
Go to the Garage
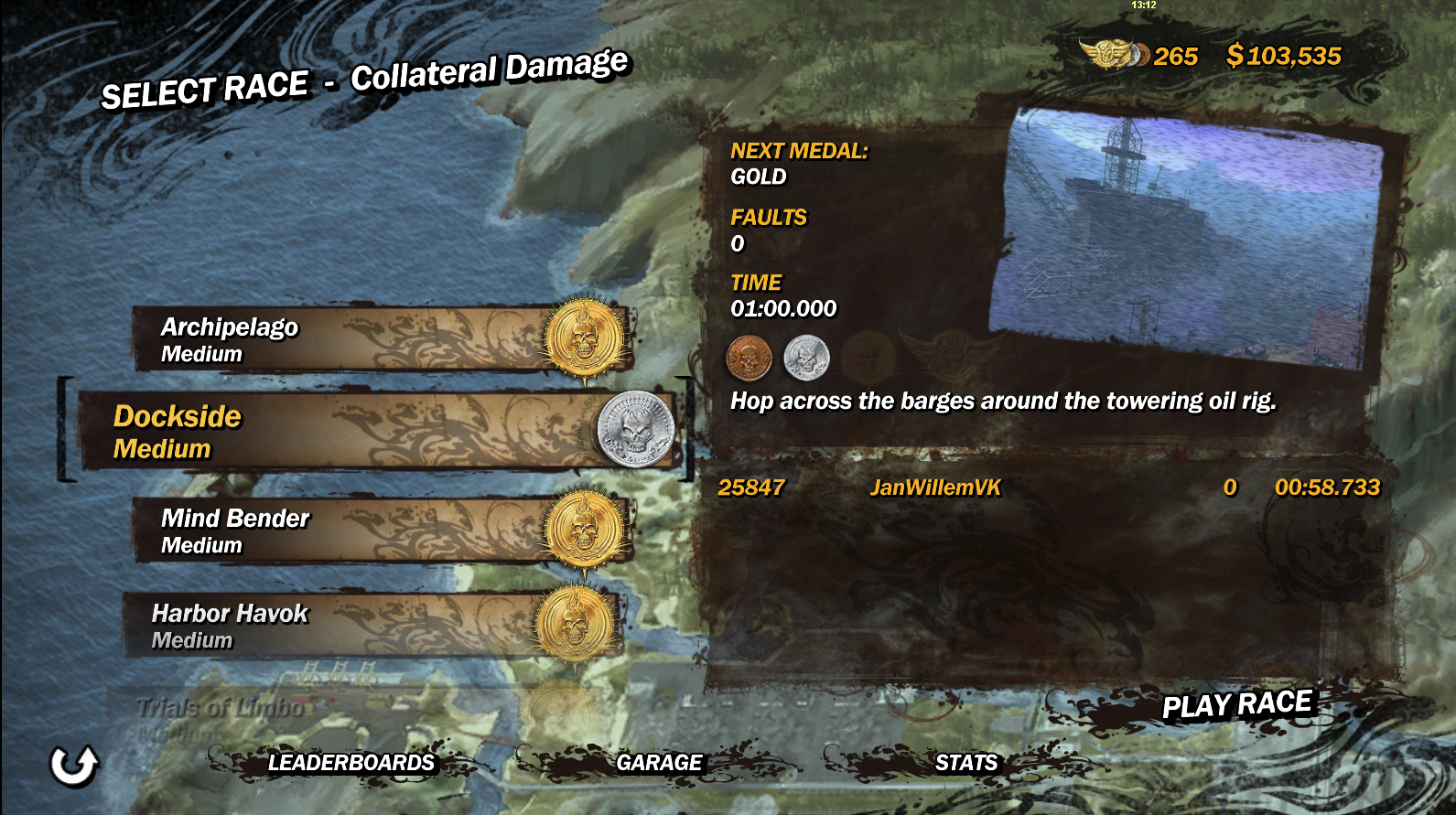coord(659,763)
